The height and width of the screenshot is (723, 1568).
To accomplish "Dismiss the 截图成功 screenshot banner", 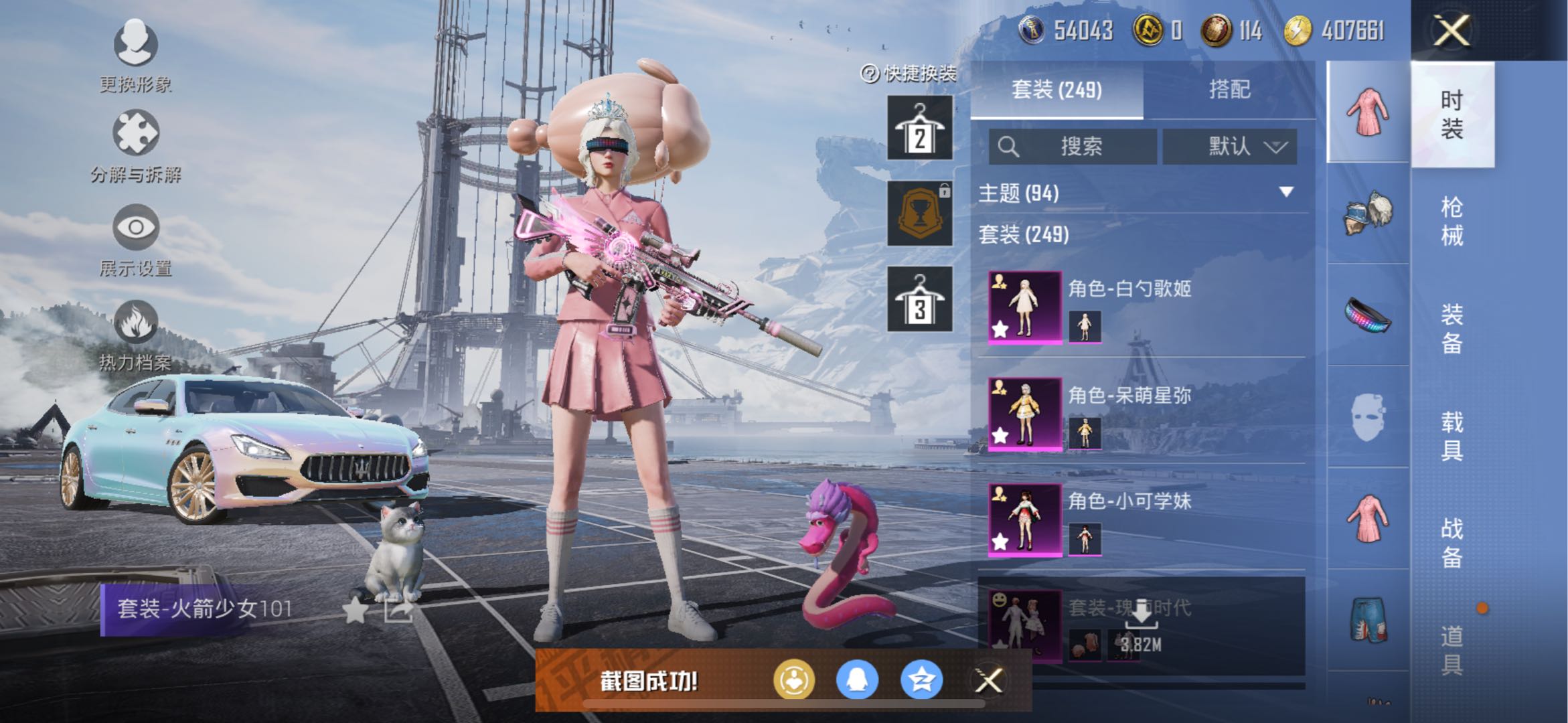I will tap(988, 681).
